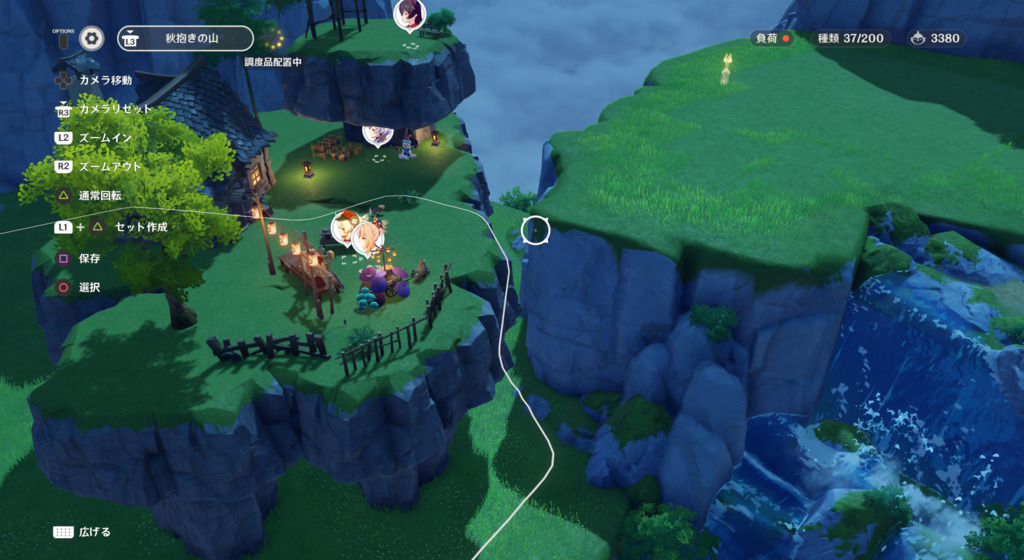
Task: Select Klee's red-hat companion portrait marker
Action: pyautogui.click(x=346, y=227)
